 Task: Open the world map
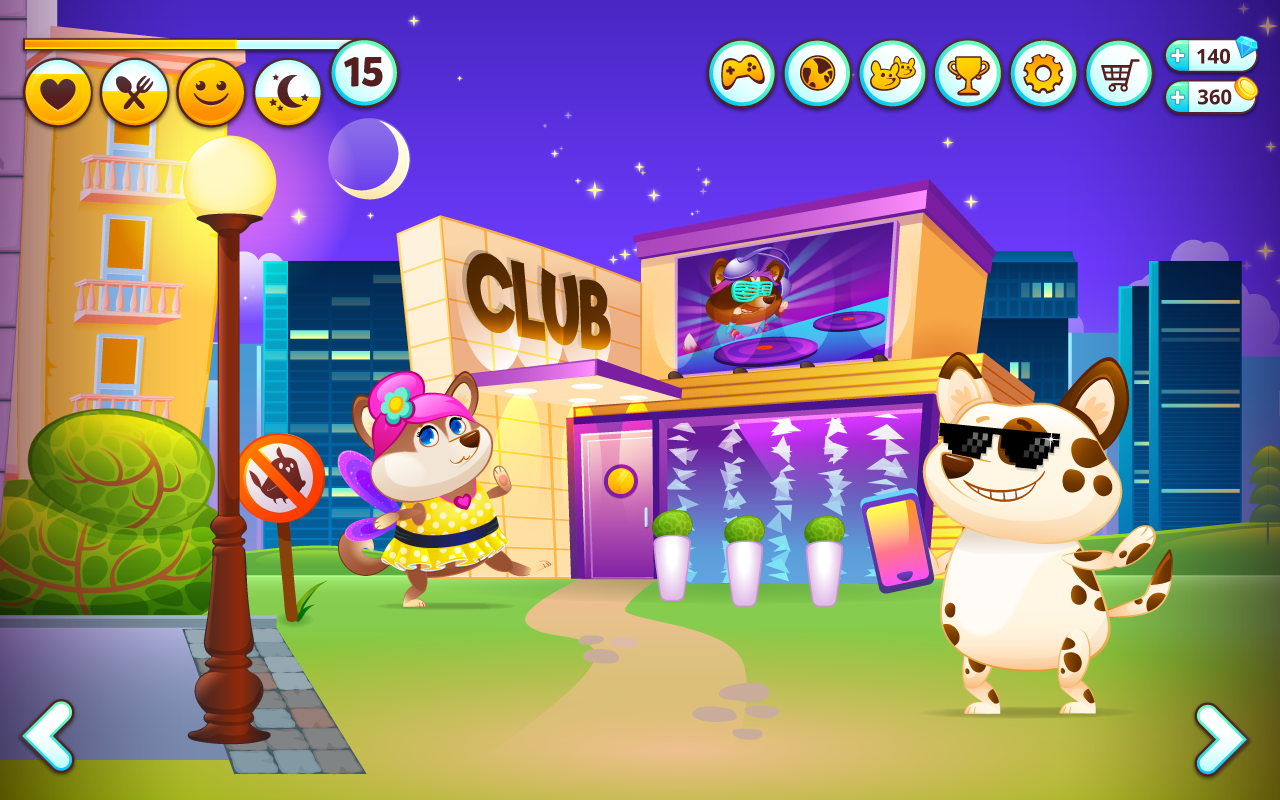click(817, 72)
